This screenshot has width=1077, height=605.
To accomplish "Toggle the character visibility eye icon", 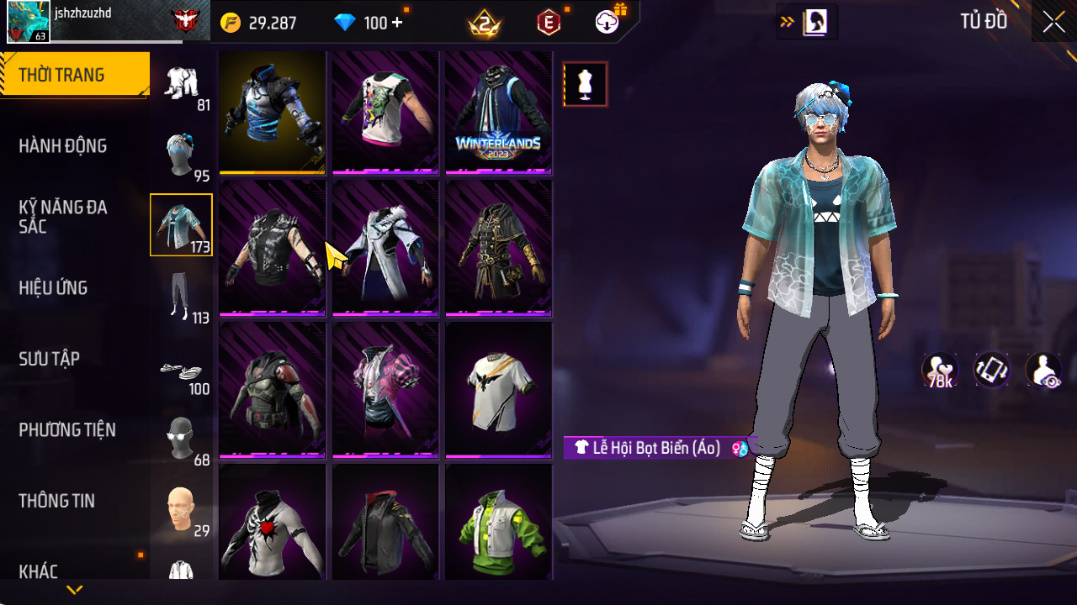I will point(1043,370).
